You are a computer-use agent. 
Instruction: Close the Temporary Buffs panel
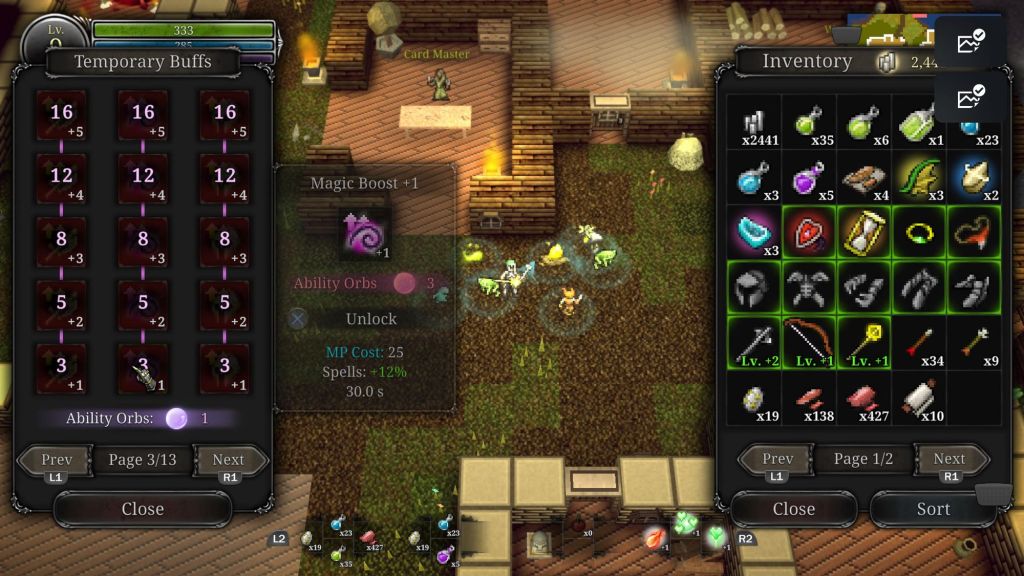(x=142, y=509)
